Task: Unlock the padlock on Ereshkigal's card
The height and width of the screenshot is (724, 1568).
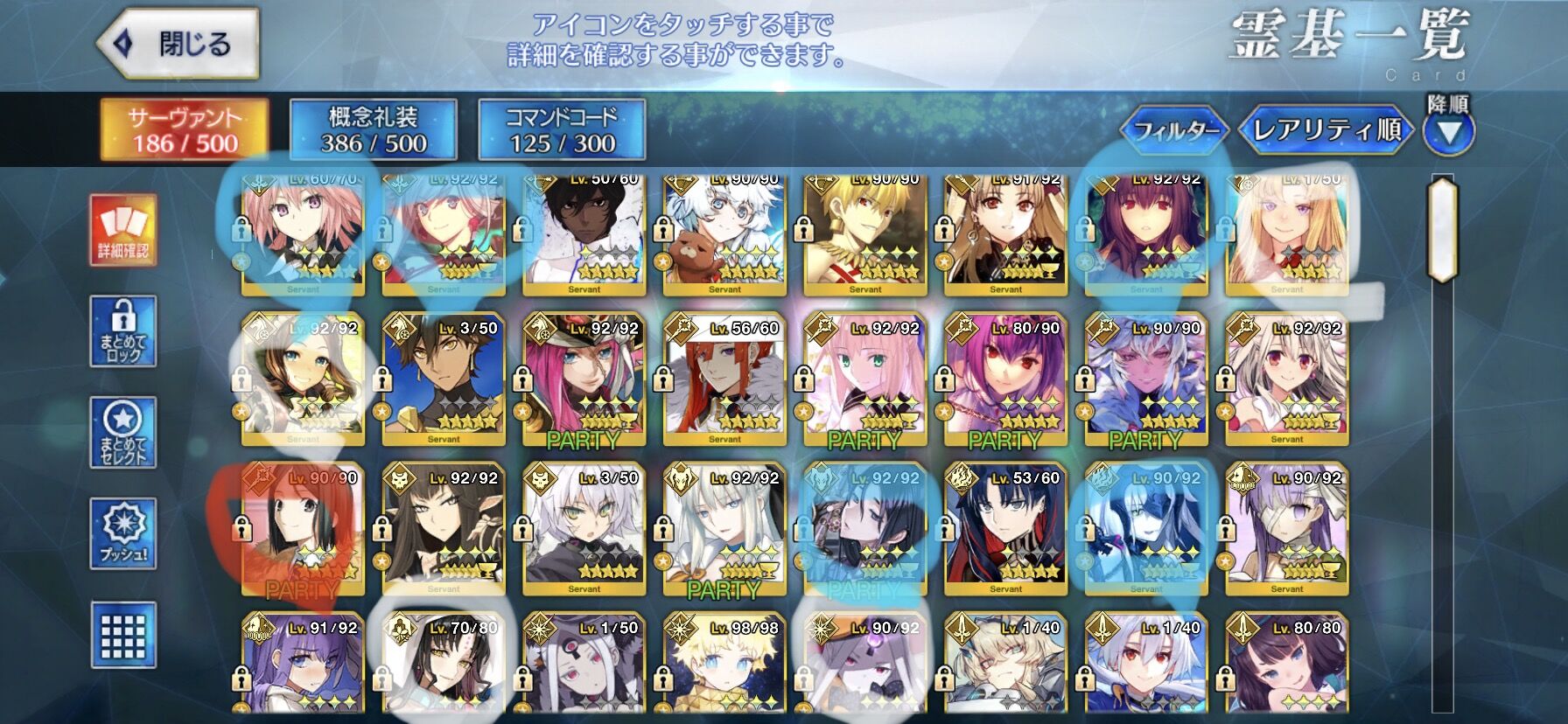Action: [944, 231]
